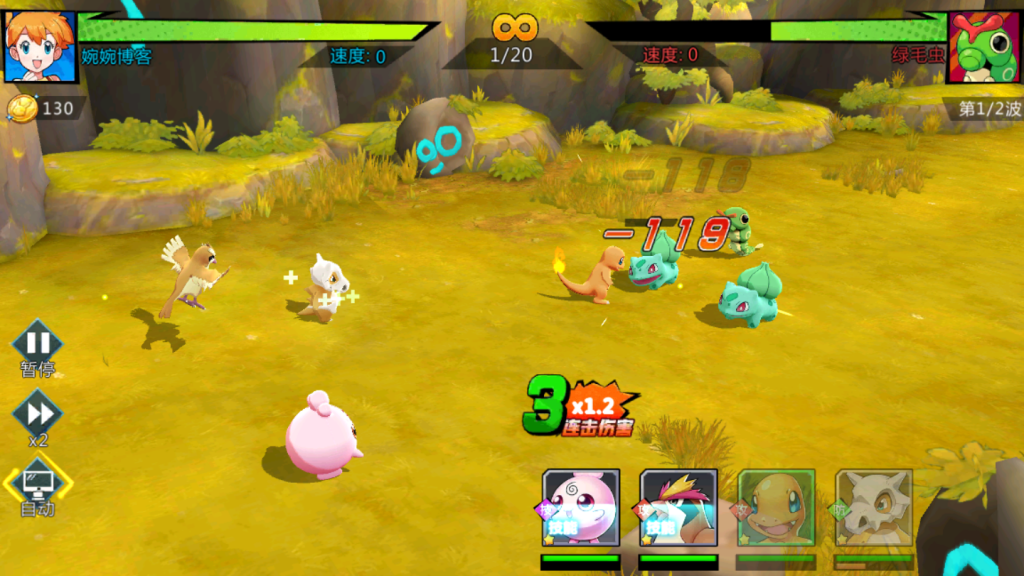Pause the battle with the 暂停 button
This screenshot has height=576, width=1024.
click(x=37, y=345)
